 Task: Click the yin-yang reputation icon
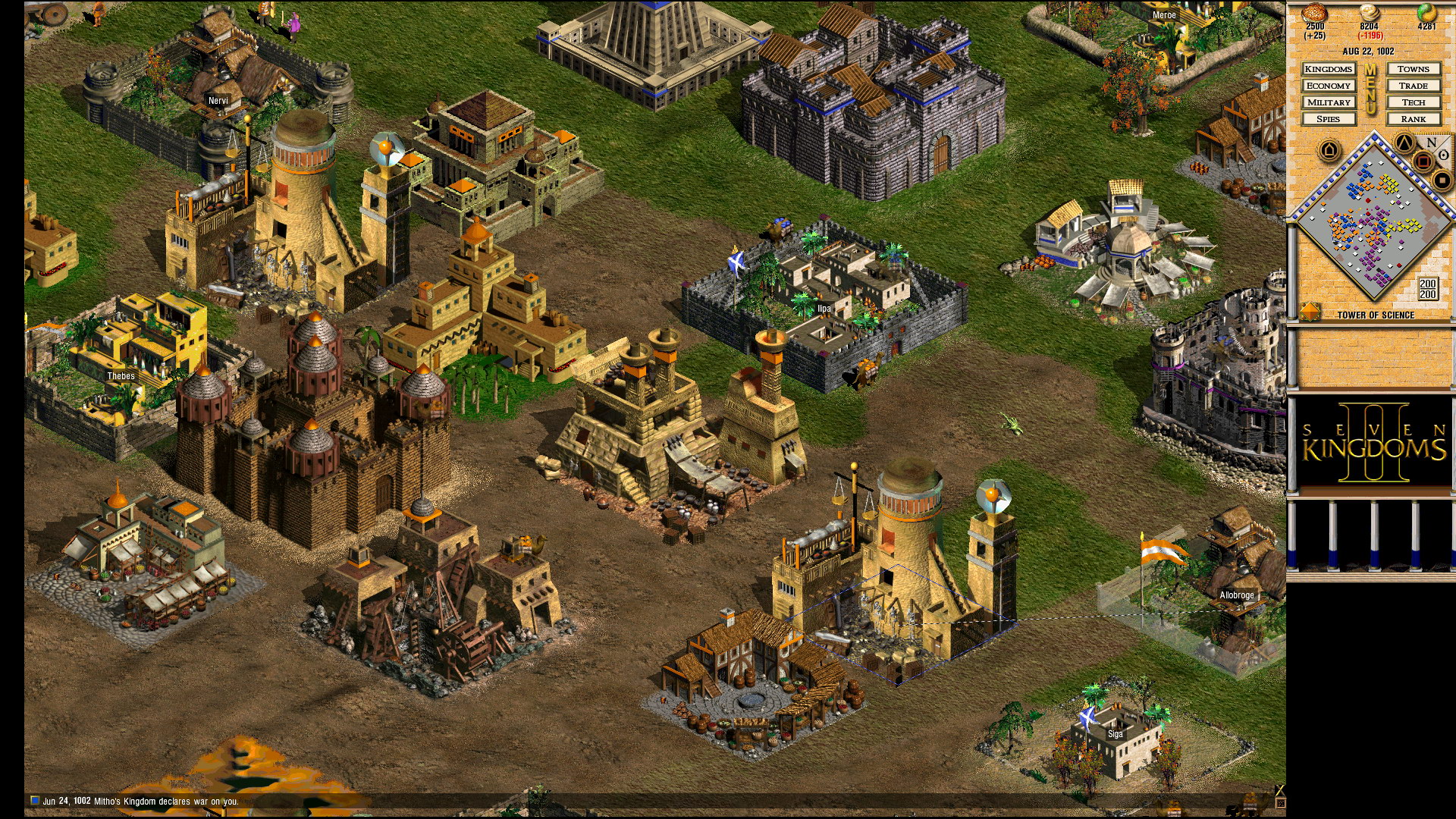[1427, 13]
